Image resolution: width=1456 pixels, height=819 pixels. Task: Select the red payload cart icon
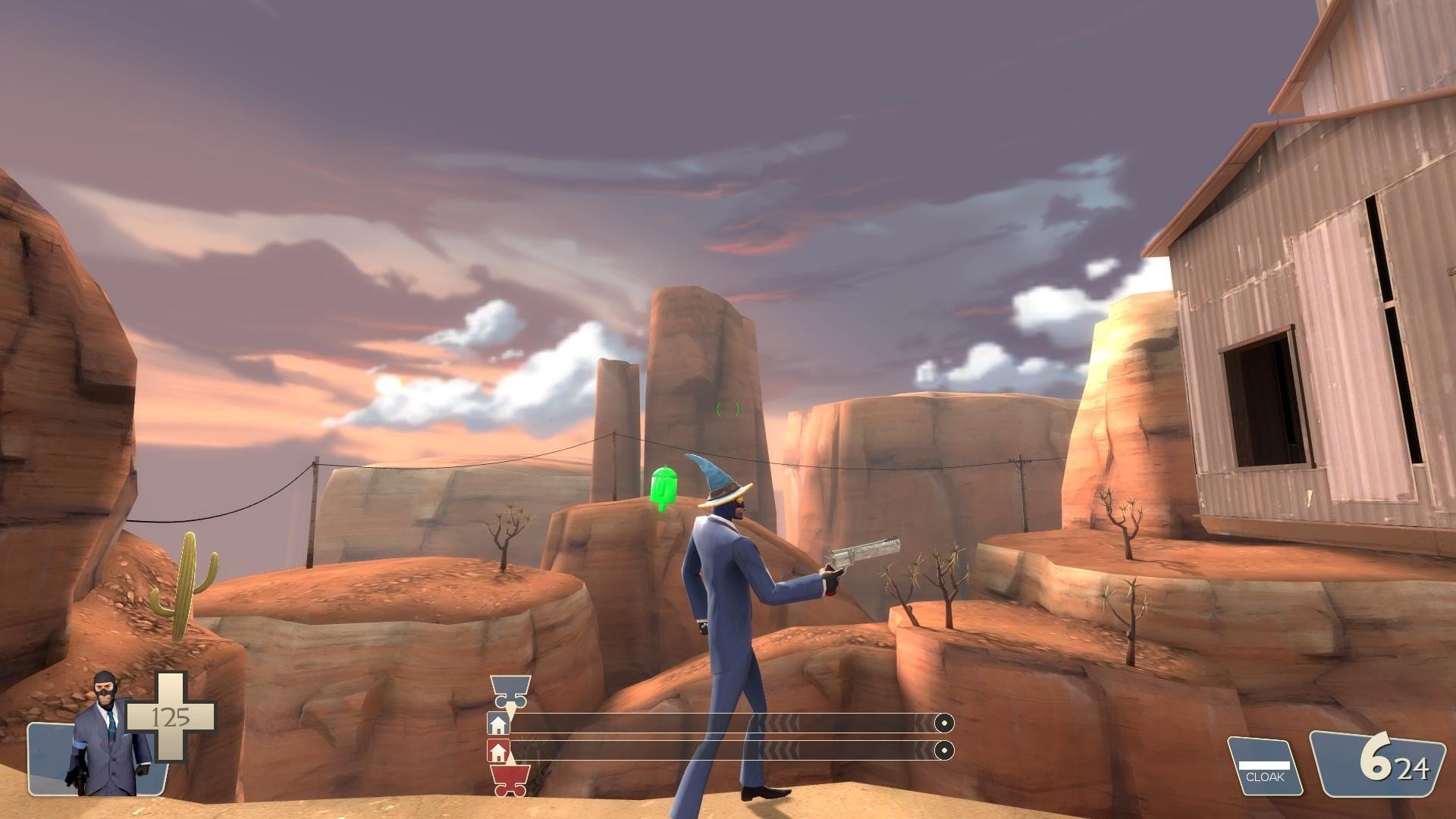click(x=509, y=780)
